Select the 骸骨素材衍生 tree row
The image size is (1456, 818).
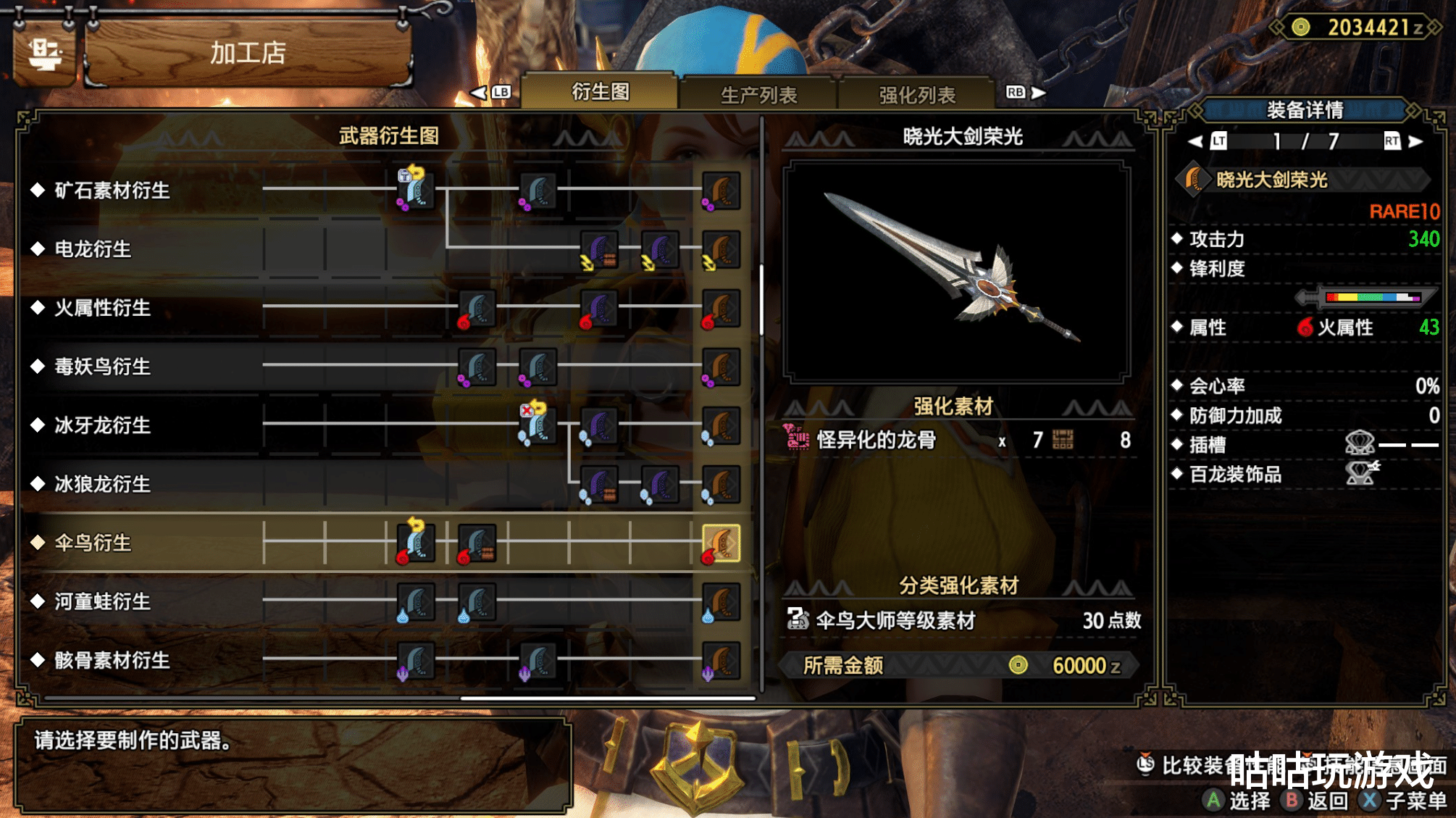(112, 660)
